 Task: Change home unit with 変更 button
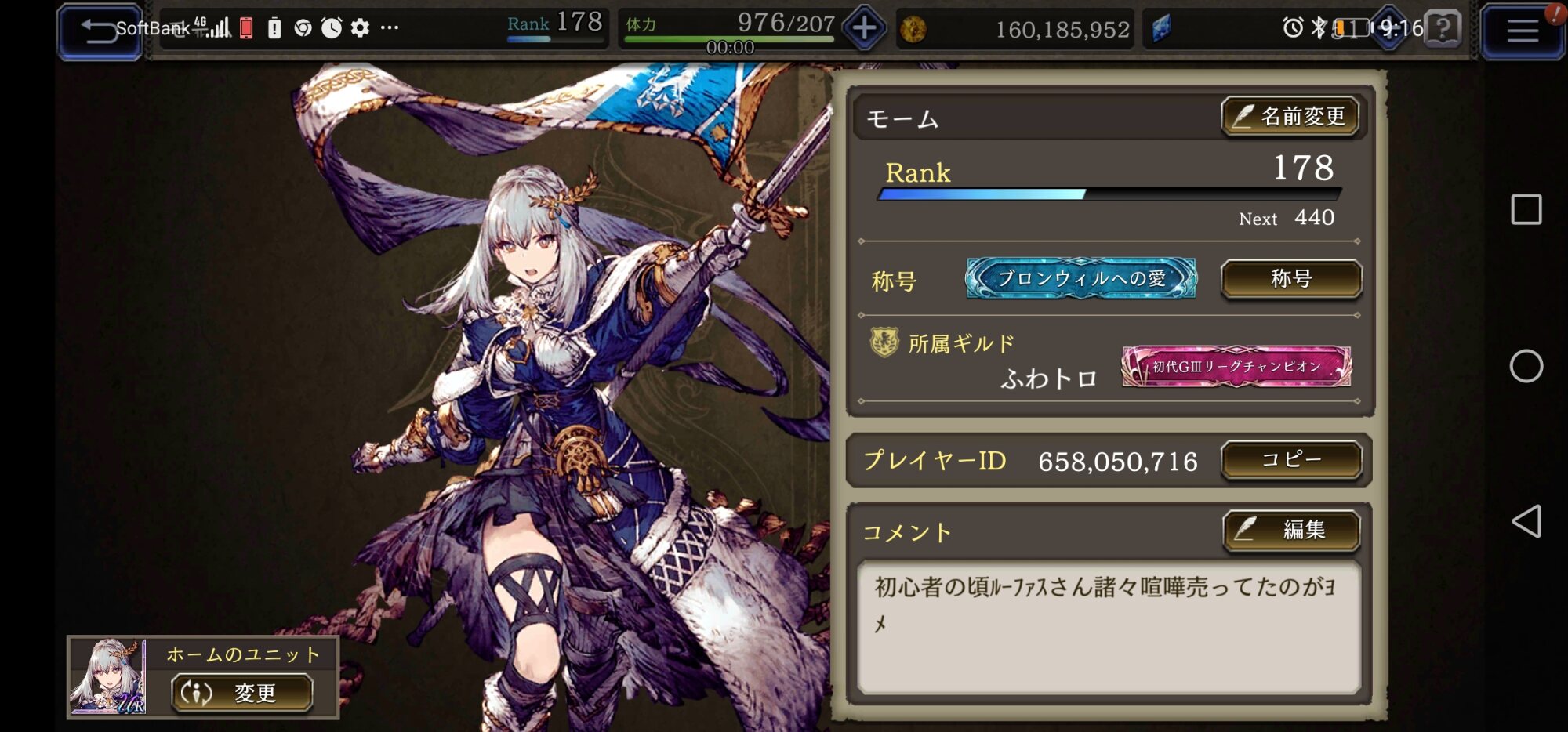point(241,693)
